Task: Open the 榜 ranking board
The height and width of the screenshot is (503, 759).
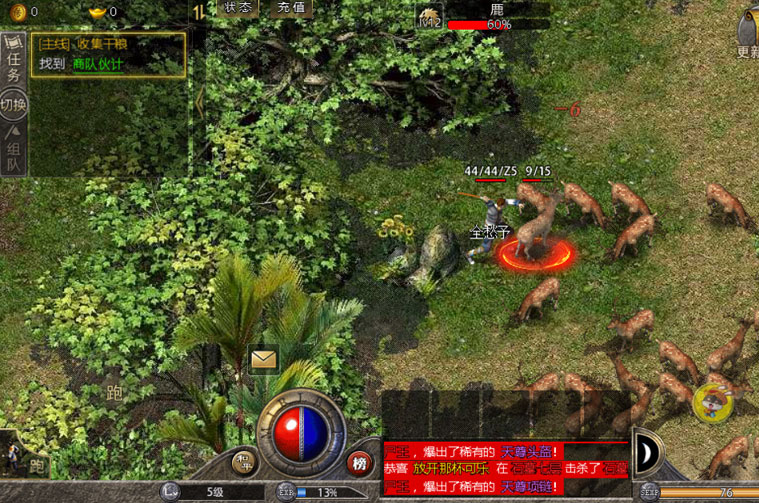Action: click(360, 462)
